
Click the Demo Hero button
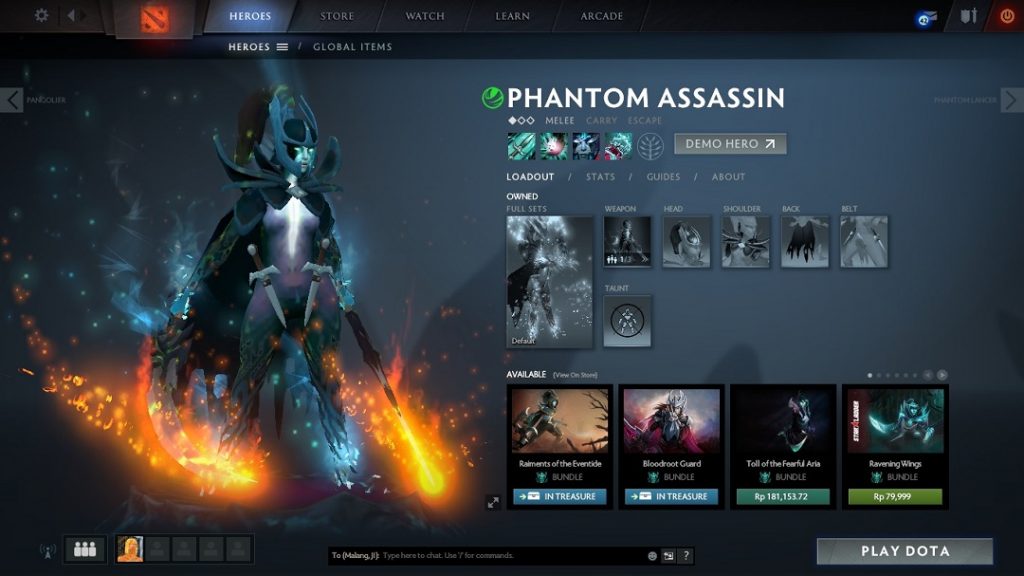pos(730,144)
